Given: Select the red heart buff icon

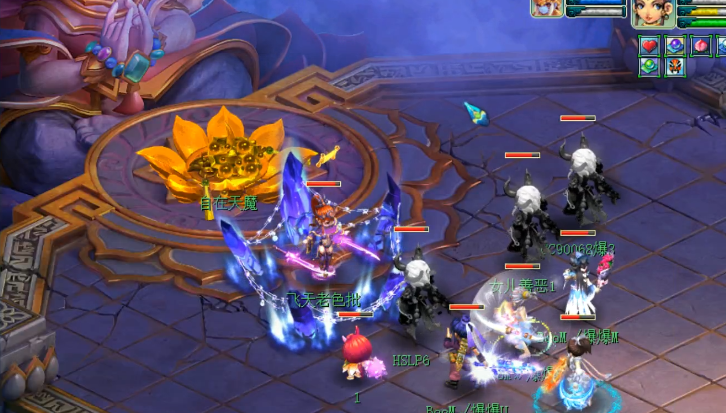Looking at the screenshot, I should click(649, 46).
